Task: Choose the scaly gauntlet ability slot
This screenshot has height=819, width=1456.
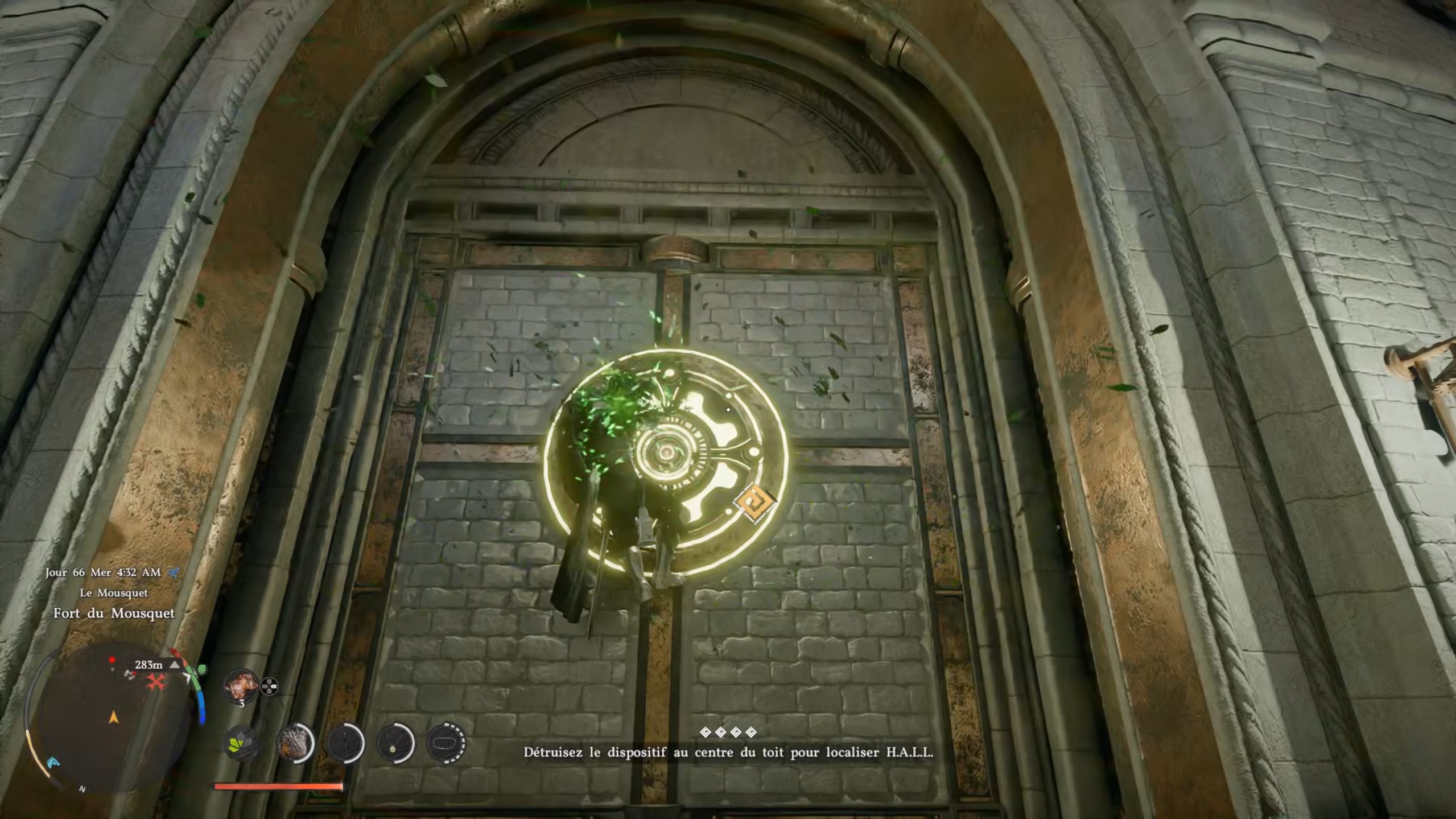Action: [295, 743]
